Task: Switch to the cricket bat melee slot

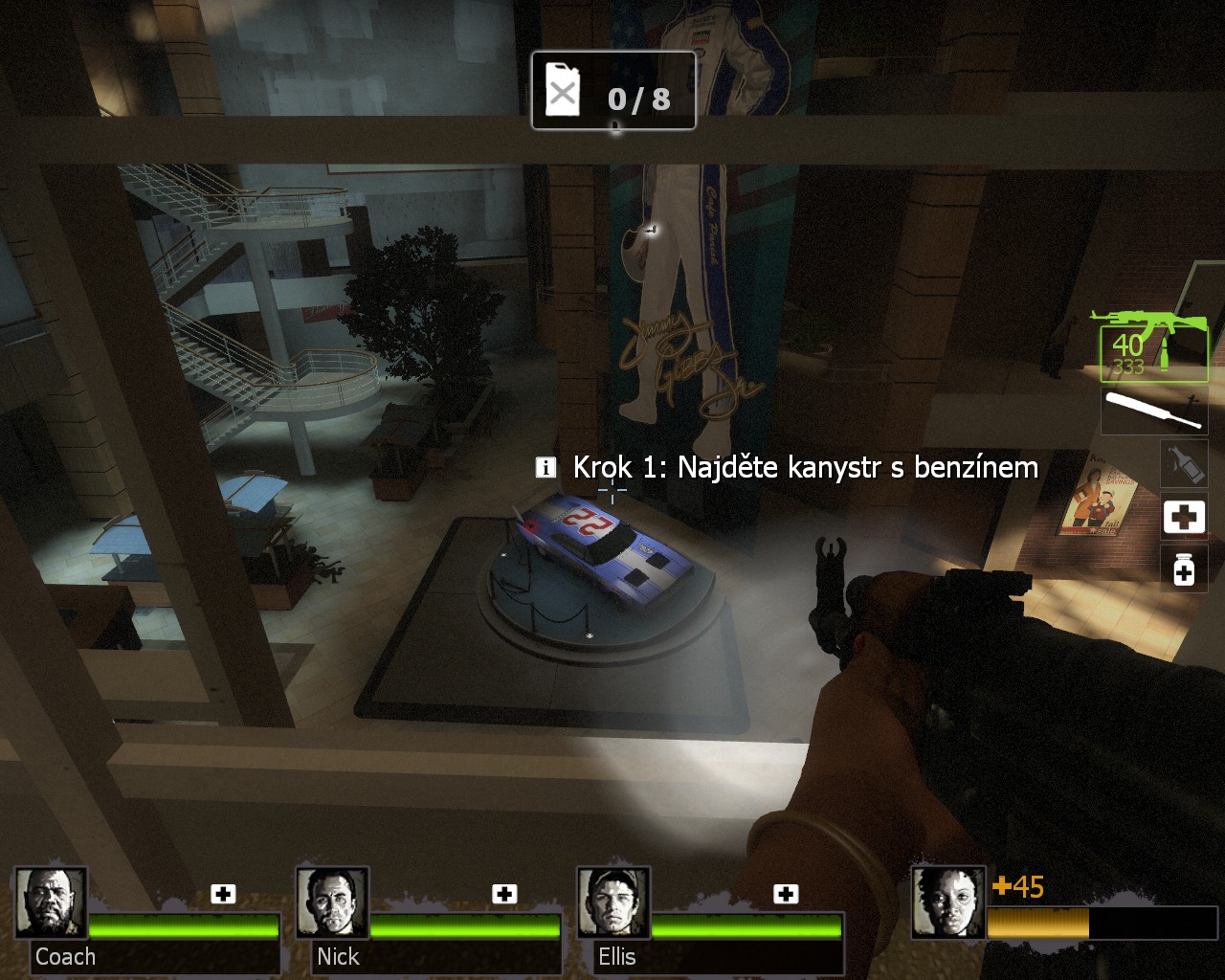Action: pyautogui.click(x=1155, y=410)
